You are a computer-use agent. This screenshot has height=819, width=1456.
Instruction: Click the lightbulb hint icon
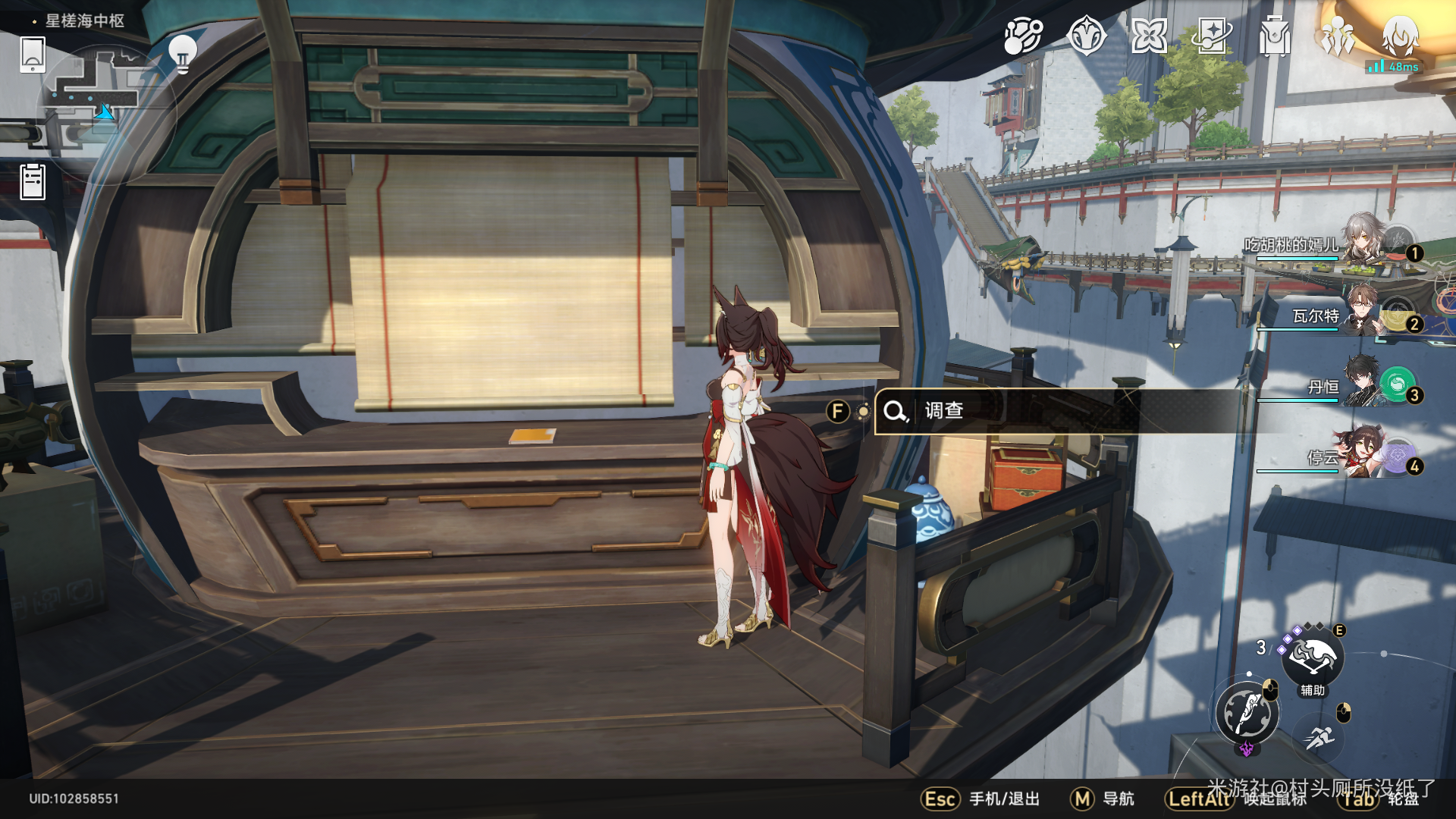pyautogui.click(x=182, y=53)
